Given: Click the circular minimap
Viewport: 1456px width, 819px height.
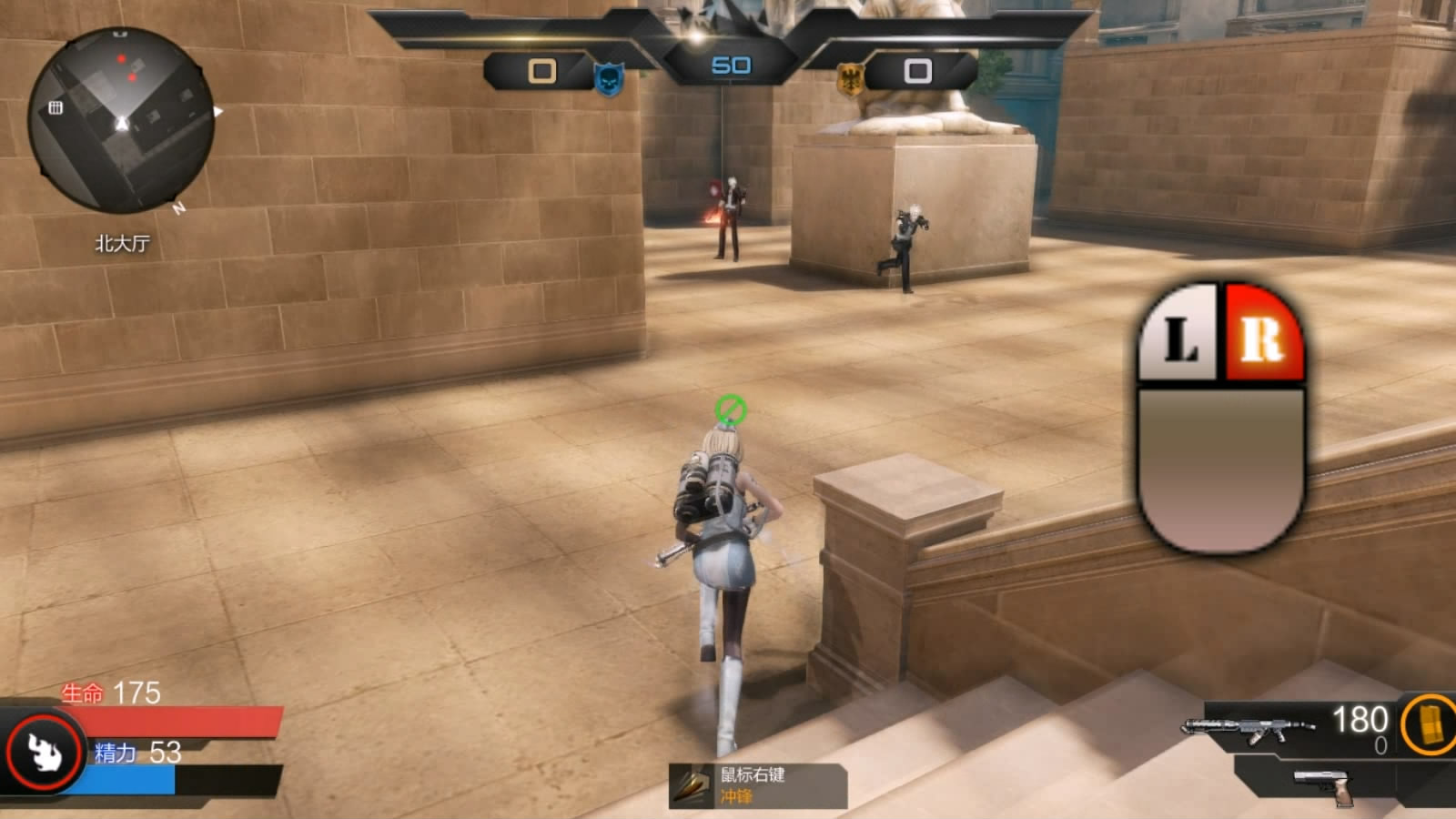Looking at the screenshot, I should coord(121,120).
